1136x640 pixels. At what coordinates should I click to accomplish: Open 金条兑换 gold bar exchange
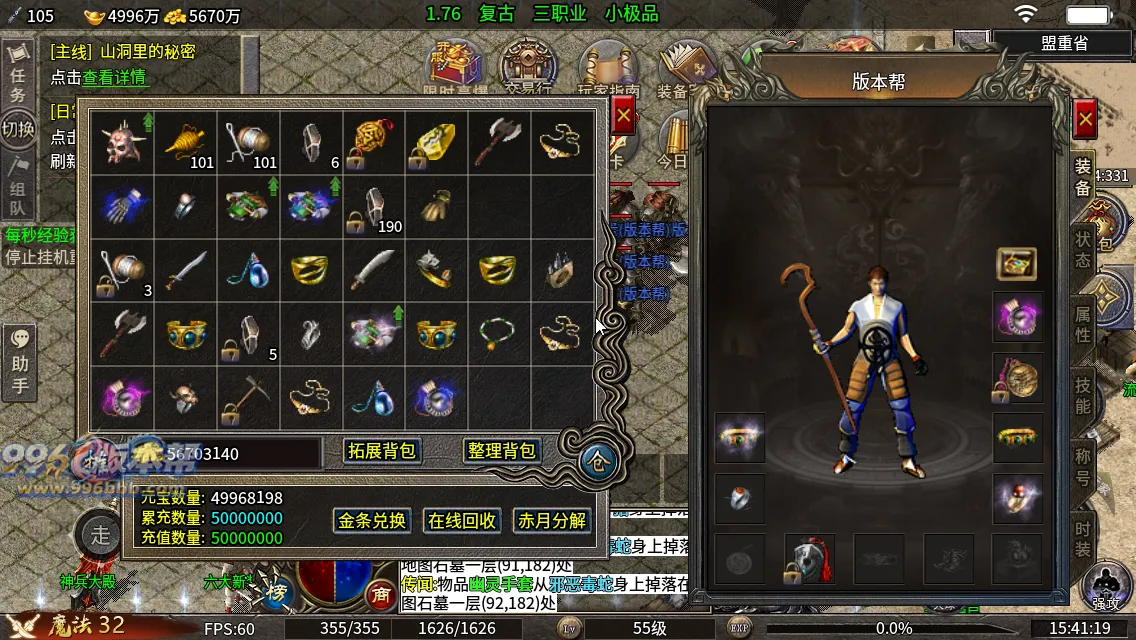(x=372, y=521)
